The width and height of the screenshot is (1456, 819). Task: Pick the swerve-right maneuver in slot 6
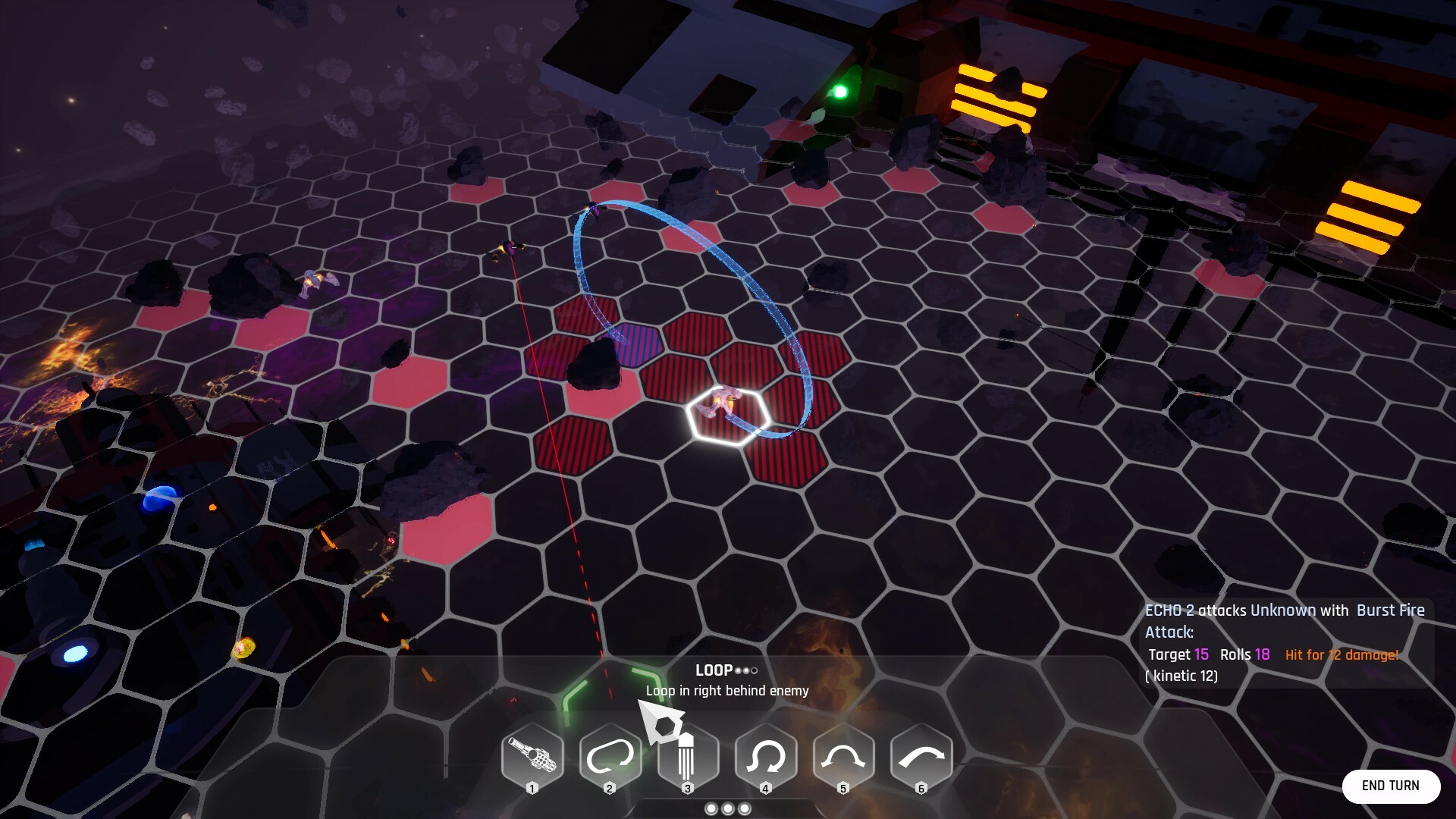click(x=920, y=754)
